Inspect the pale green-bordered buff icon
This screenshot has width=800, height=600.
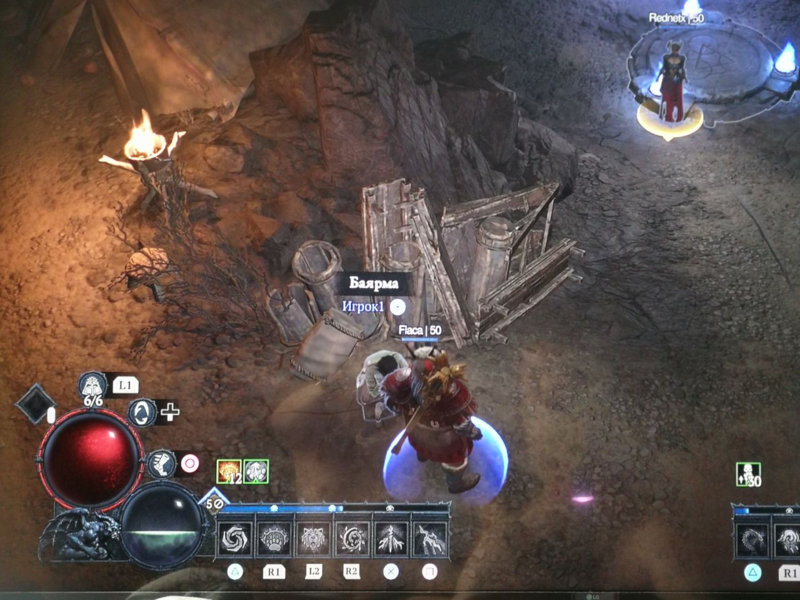pos(256,471)
